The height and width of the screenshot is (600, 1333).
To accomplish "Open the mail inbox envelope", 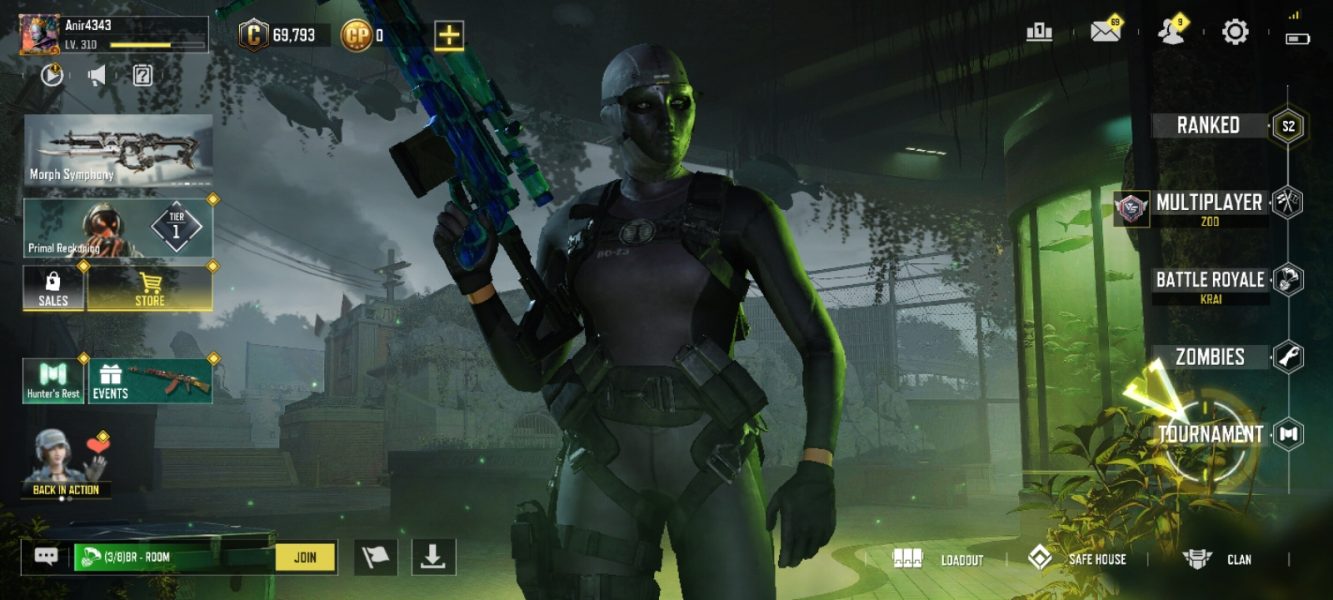I will tap(1105, 32).
